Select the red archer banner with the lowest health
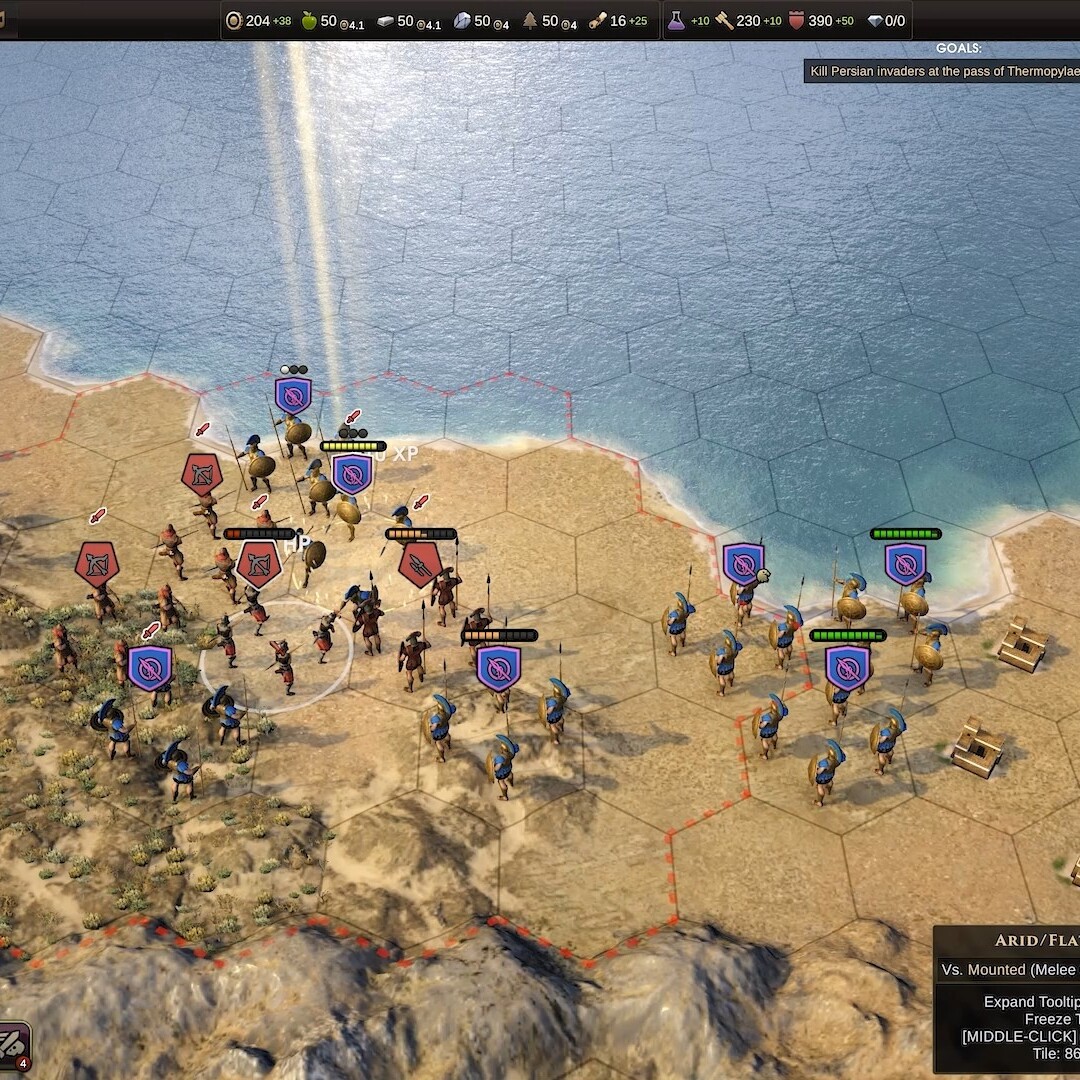 pos(259,565)
